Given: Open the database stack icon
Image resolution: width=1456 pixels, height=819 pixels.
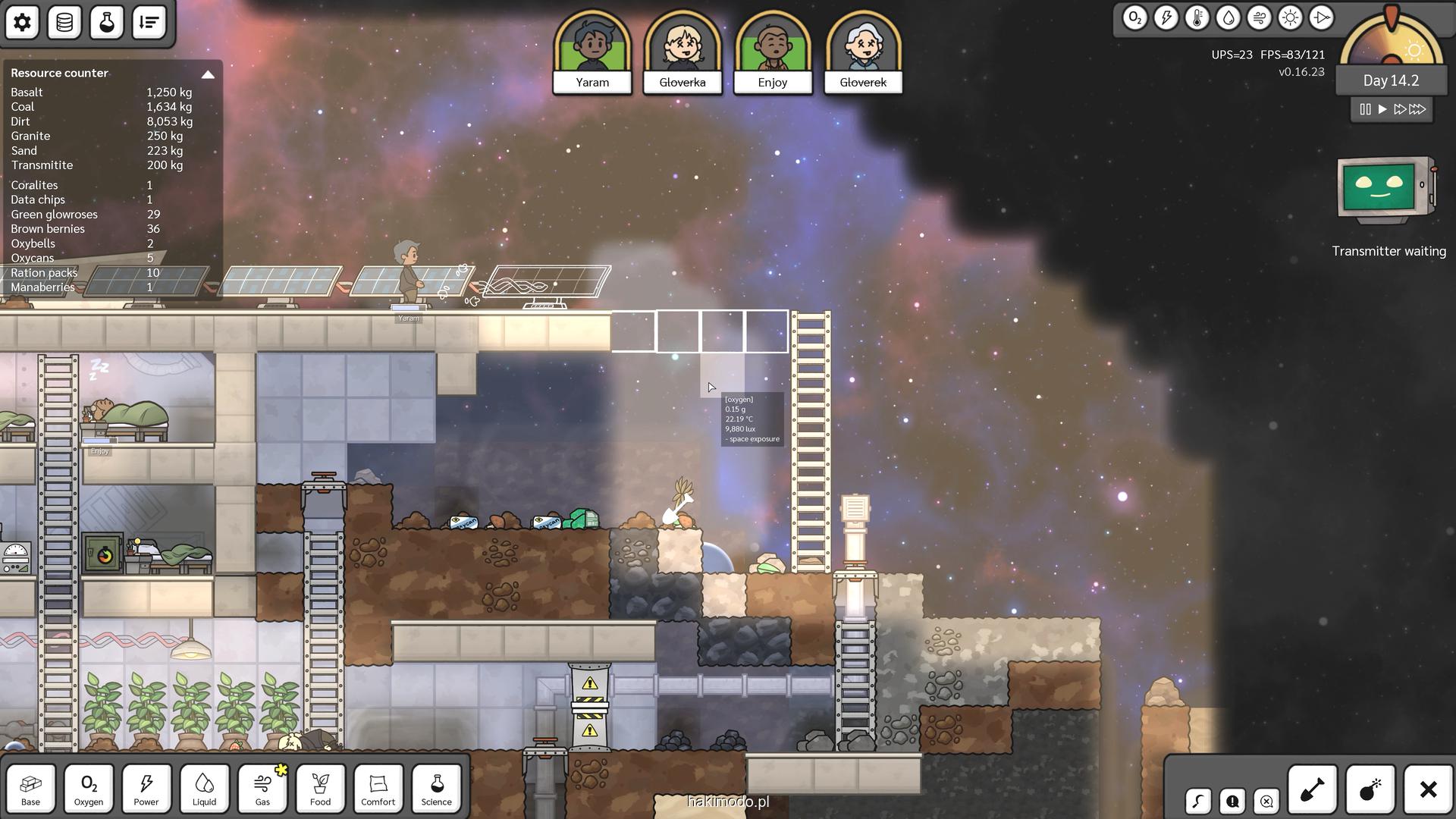Looking at the screenshot, I should pyautogui.click(x=64, y=23).
